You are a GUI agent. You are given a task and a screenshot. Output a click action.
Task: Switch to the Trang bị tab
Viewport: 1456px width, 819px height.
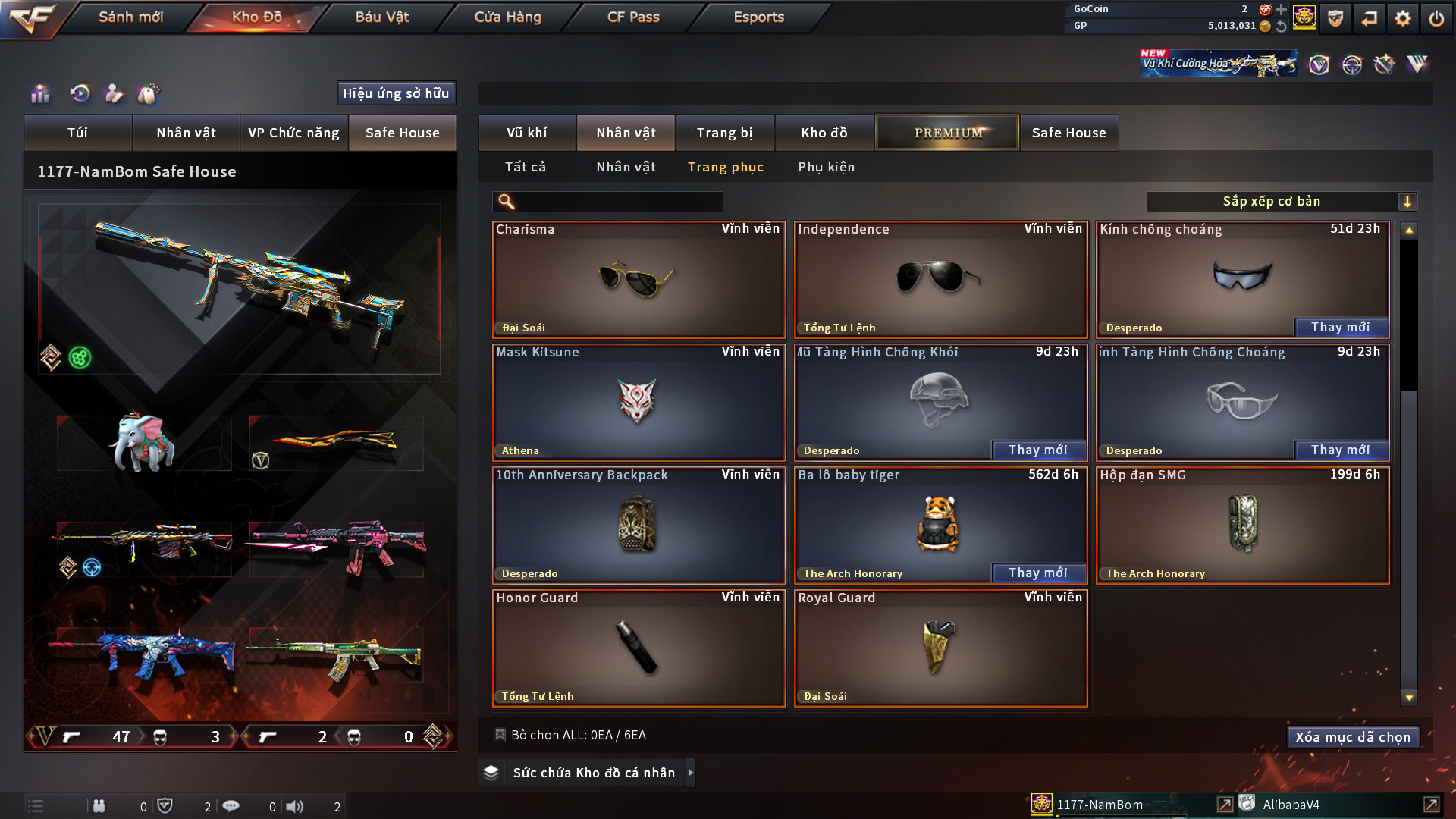coord(724,133)
